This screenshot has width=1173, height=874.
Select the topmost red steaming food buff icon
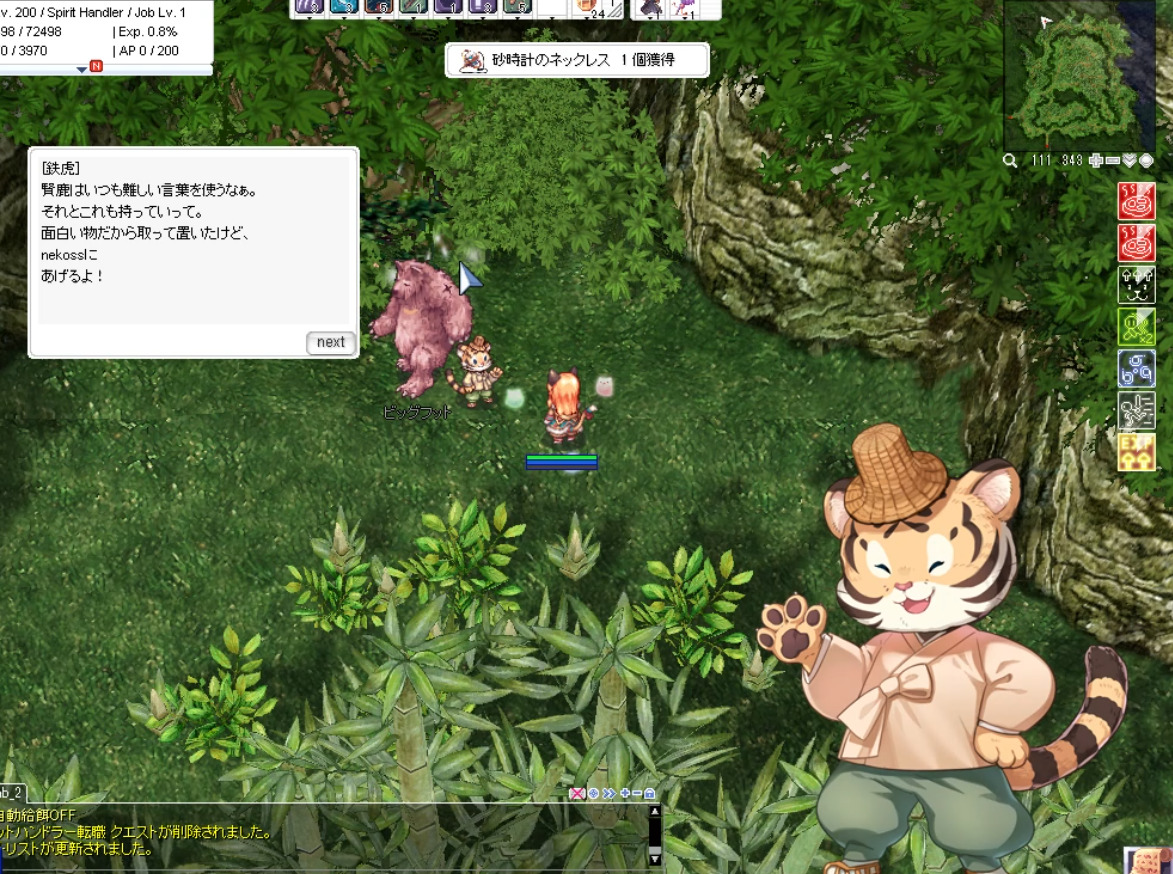click(x=1137, y=201)
